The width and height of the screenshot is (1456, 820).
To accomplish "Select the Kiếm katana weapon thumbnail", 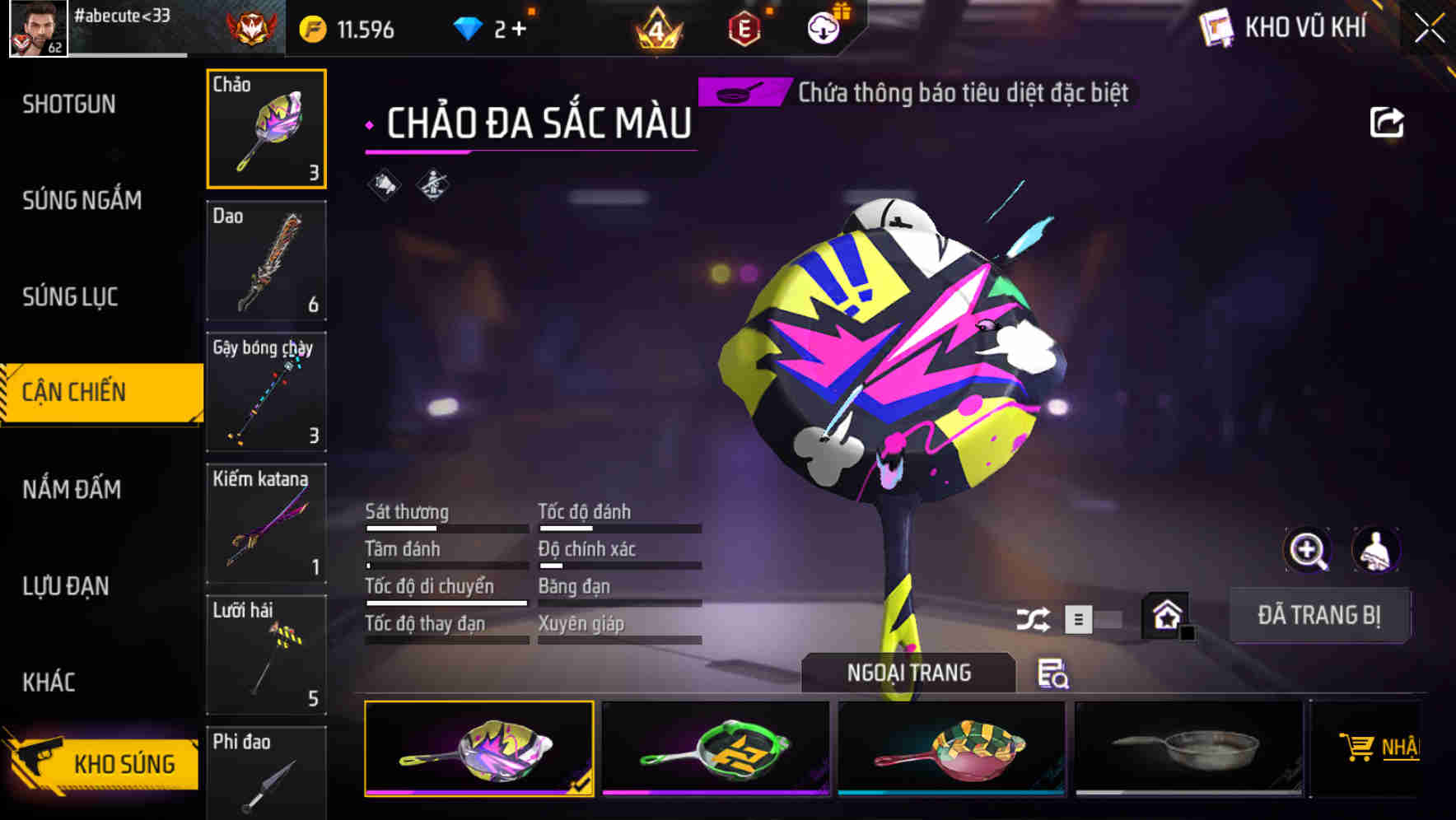I will point(266,523).
